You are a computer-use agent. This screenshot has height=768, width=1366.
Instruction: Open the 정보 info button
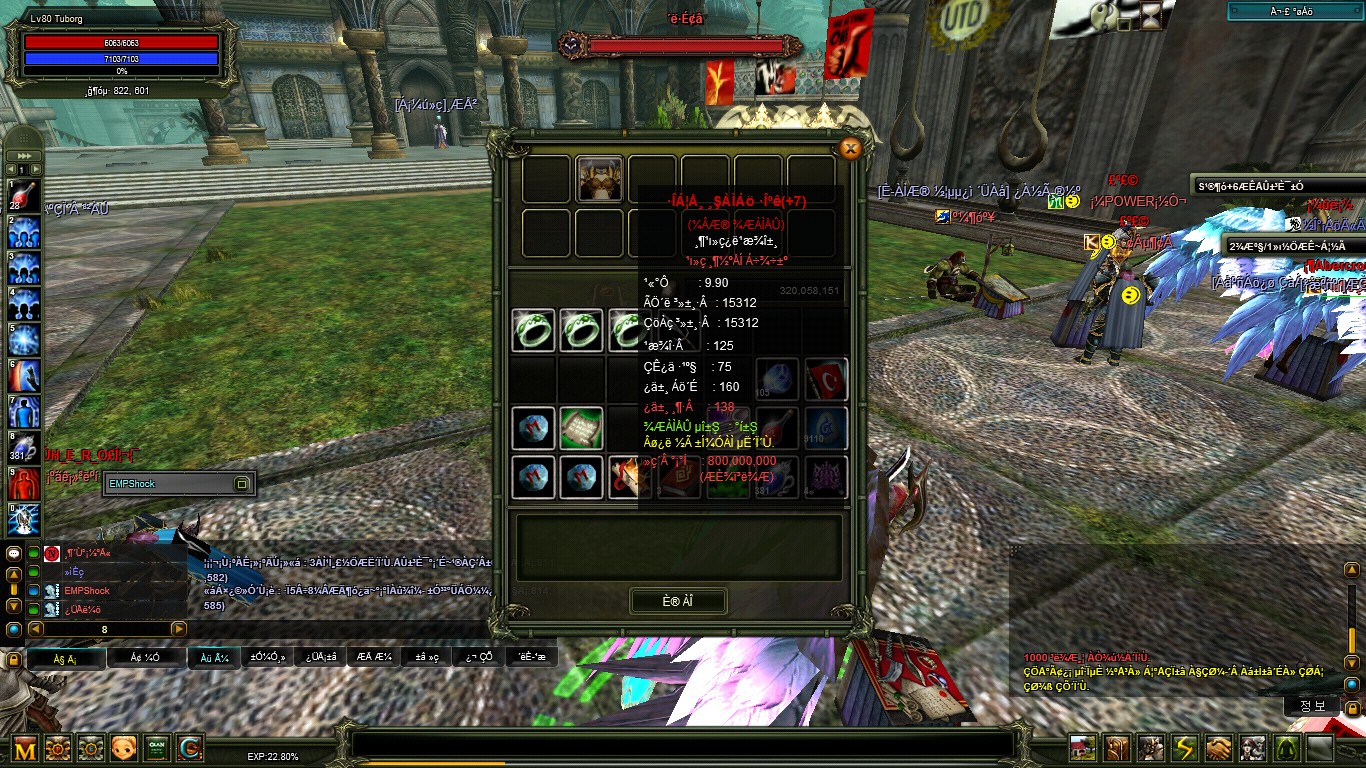coord(1312,705)
